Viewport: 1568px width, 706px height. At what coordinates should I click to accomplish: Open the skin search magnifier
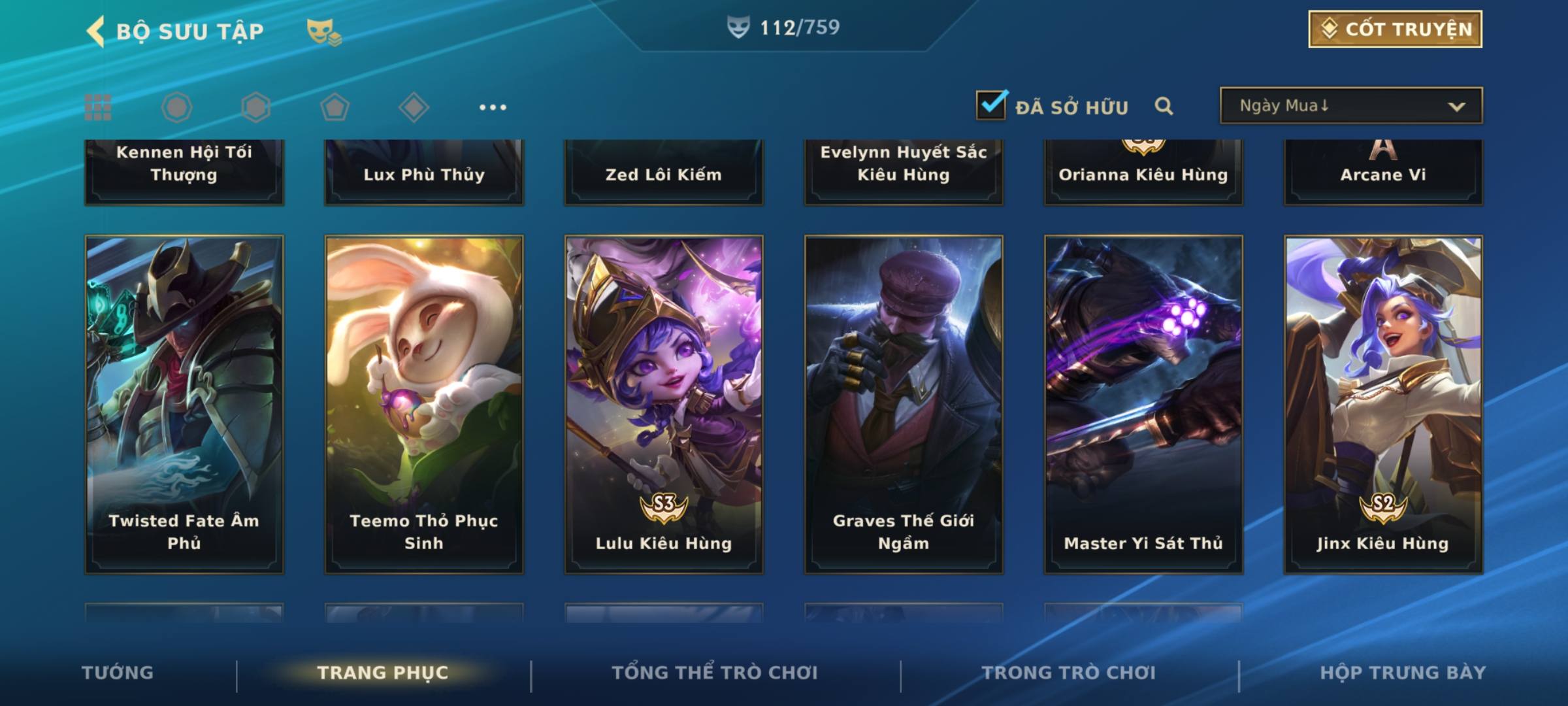pos(1164,106)
